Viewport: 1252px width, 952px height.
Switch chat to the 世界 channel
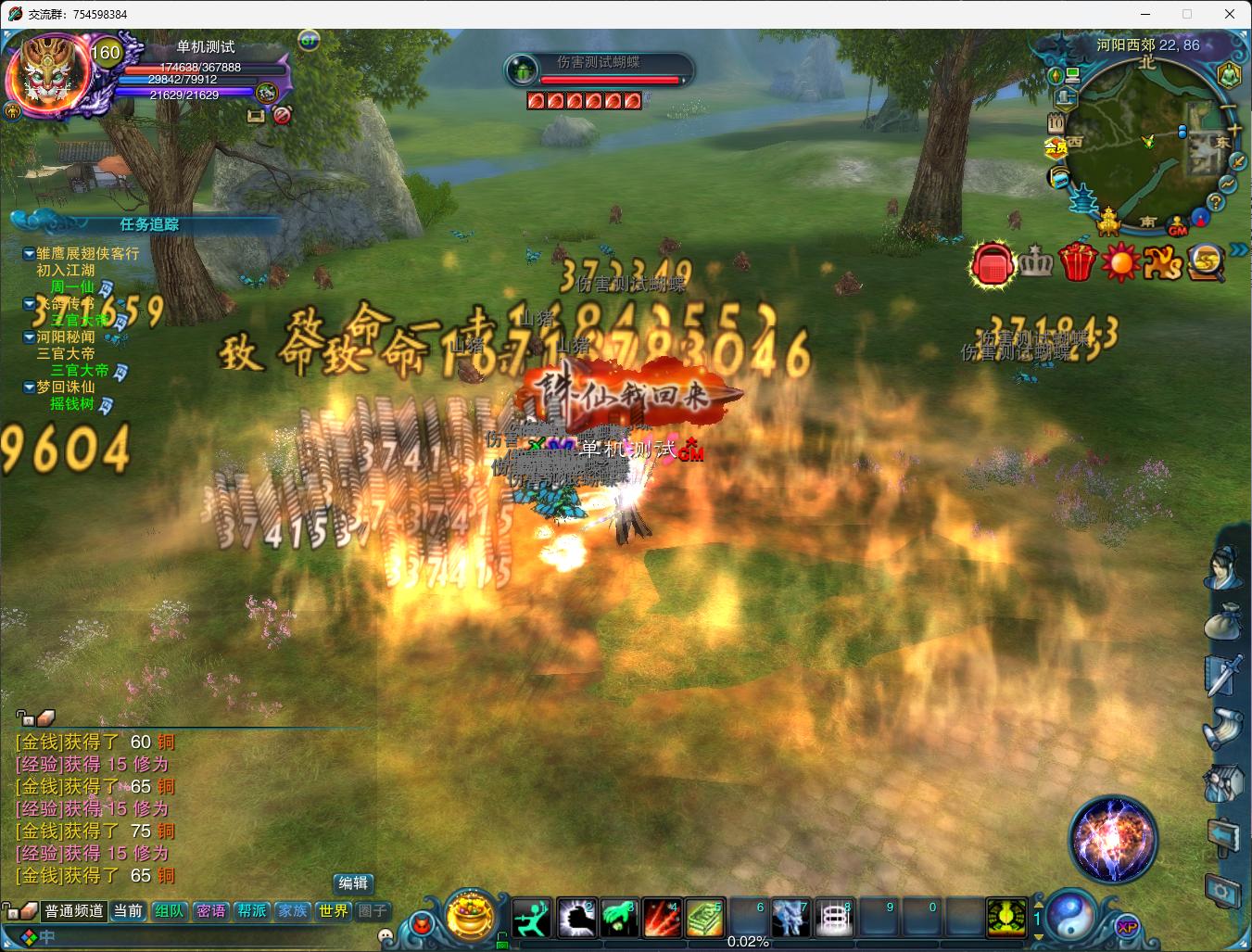point(334,911)
